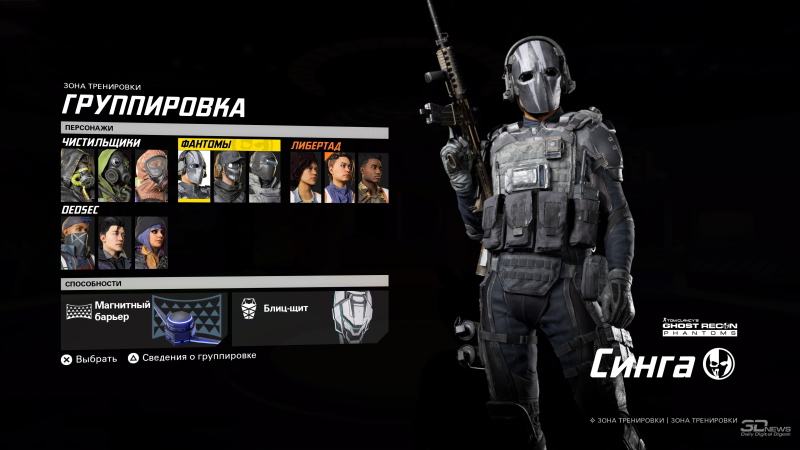Choose the dark-haired DedSec man portrait
This screenshot has height=450, width=800.
coord(114,243)
